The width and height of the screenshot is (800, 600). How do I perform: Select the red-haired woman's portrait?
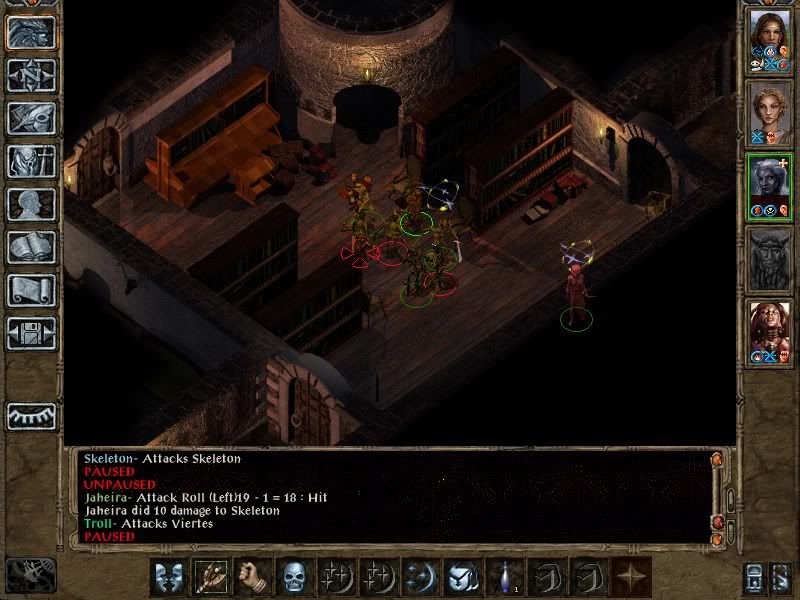(769, 329)
